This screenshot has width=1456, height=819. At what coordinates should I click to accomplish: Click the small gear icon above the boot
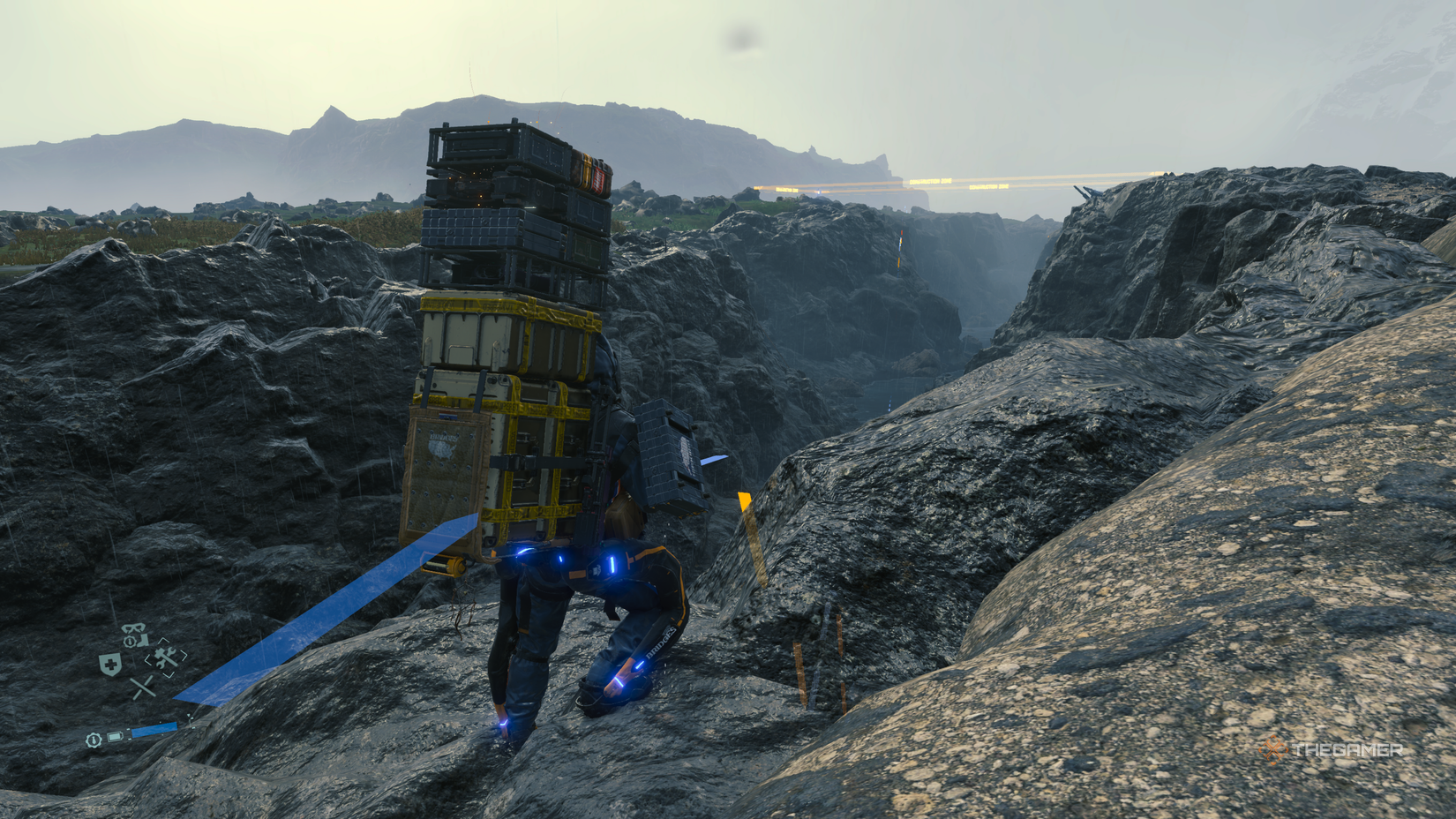pos(130,641)
